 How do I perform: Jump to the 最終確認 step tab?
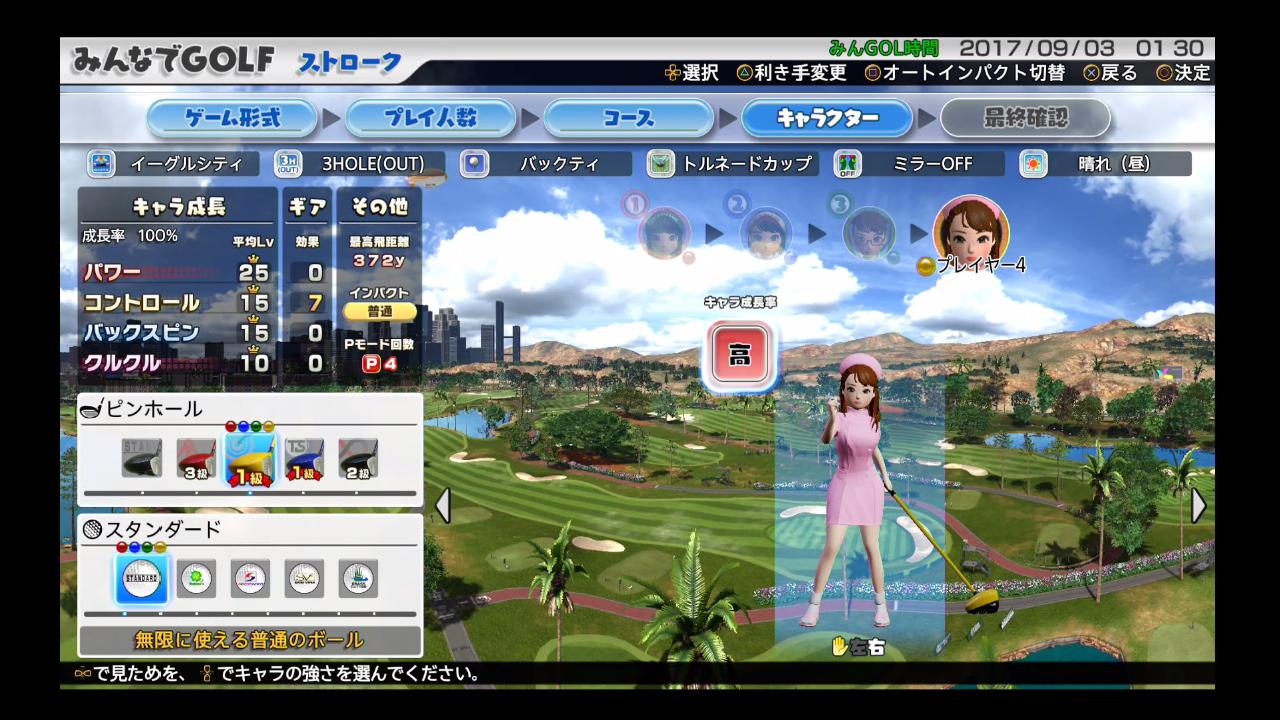pyautogui.click(x=1025, y=119)
